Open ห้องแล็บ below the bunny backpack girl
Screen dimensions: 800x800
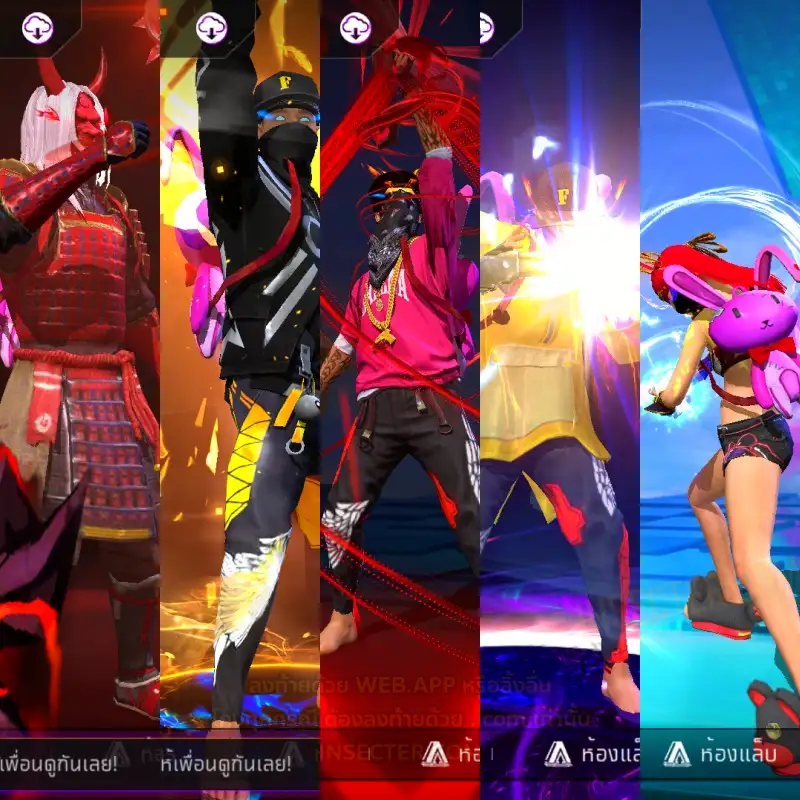coord(720,755)
